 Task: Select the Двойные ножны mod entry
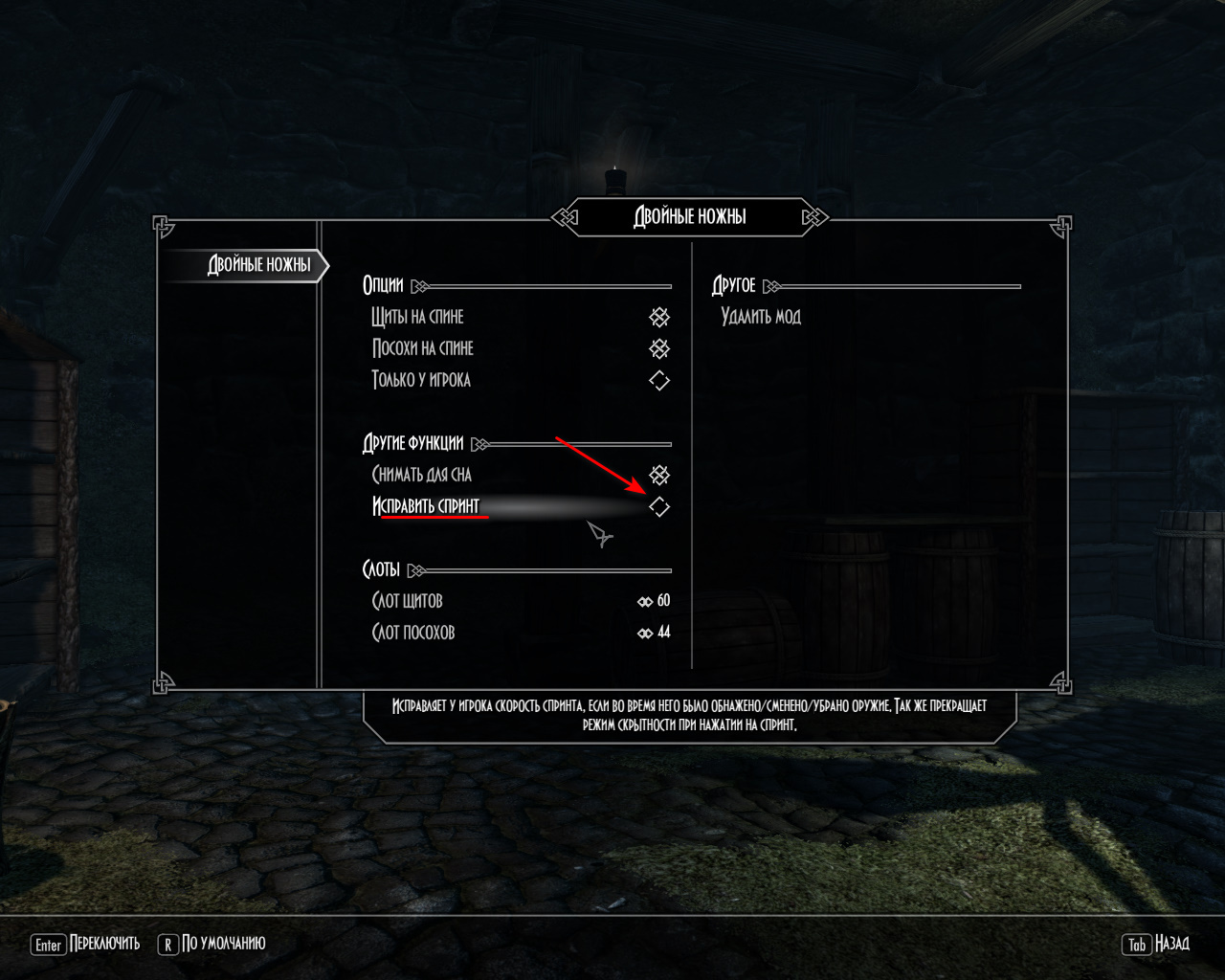(259, 265)
